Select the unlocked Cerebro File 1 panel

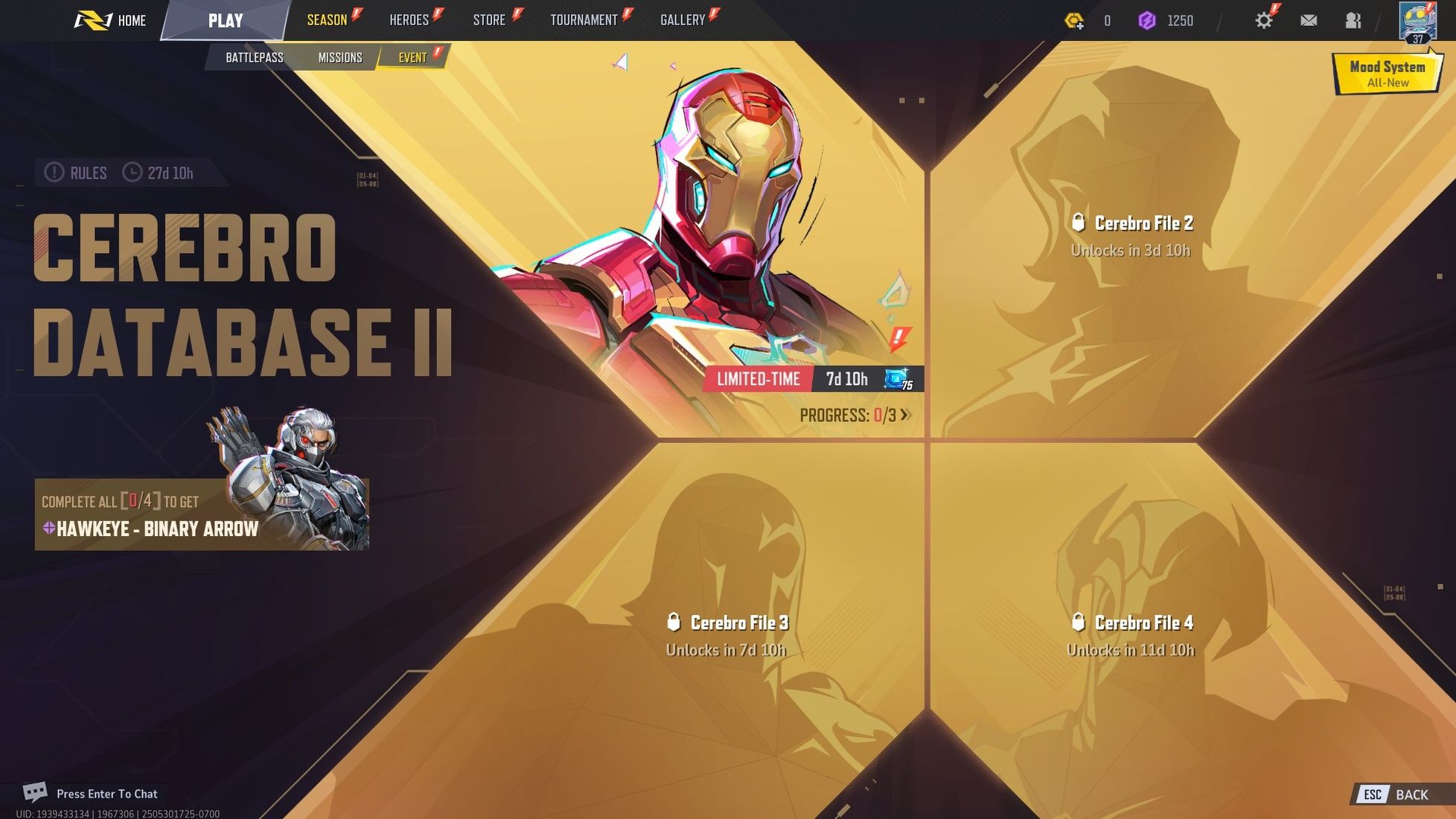coord(707,223)
